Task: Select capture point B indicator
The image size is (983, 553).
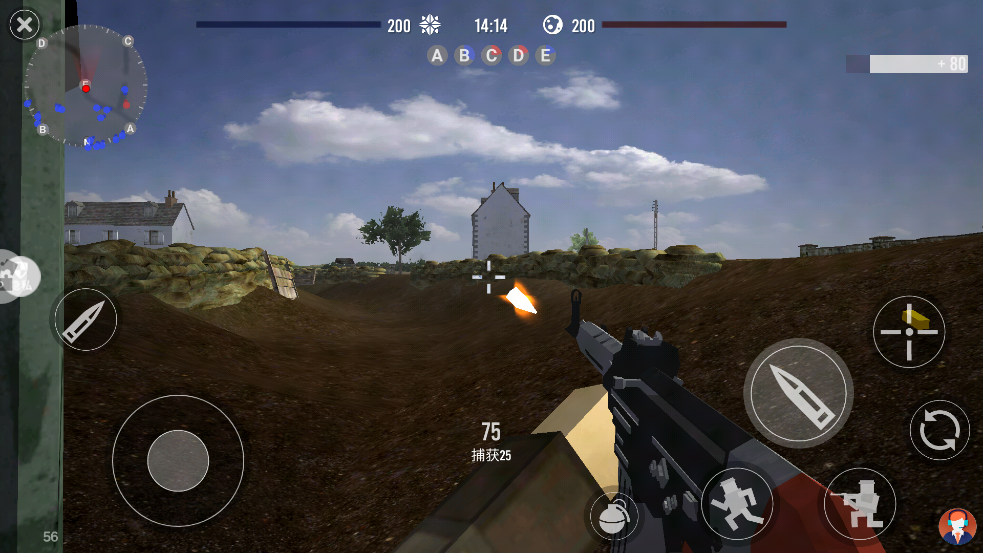Action: [464, 55]
